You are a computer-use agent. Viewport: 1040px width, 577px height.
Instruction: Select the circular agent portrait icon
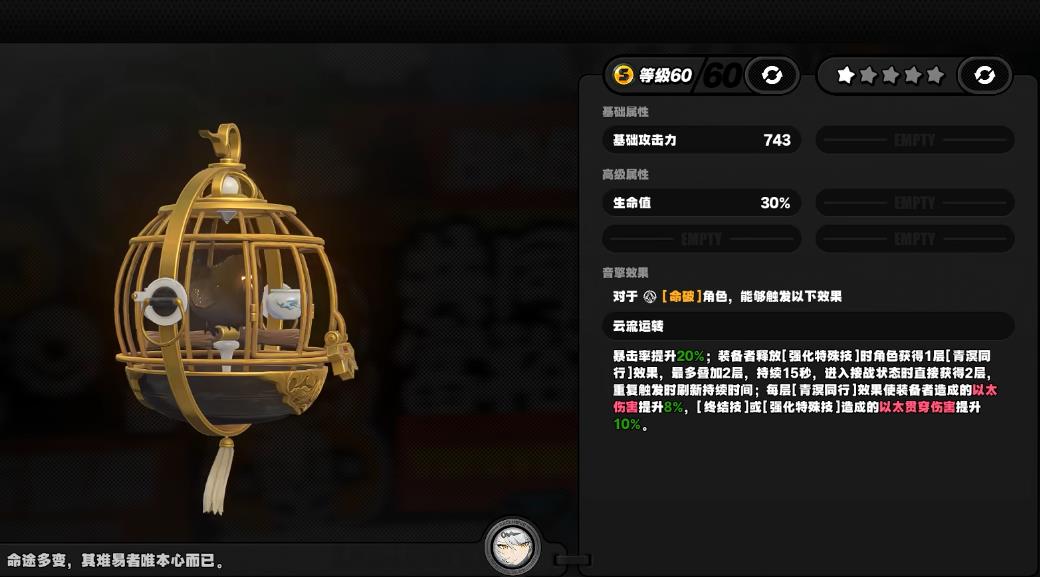click(x=512, y=546)
